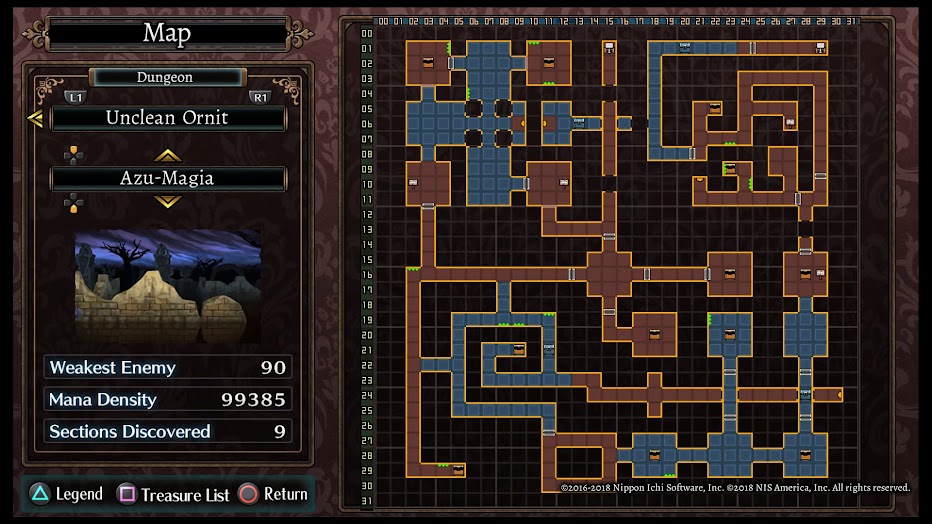Screen dimensions: 932x524
Task: Select the Azu-Magia area field
Action: click(168, 179)
